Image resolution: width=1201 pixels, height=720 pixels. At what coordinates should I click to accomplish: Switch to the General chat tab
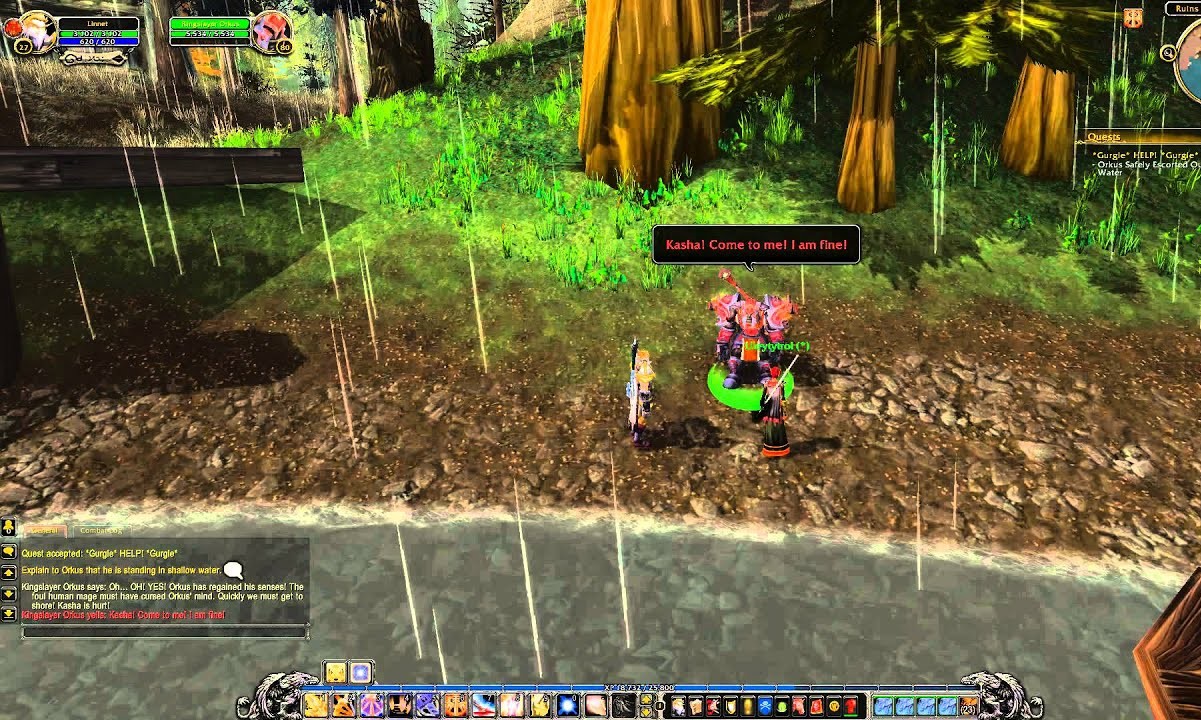pyautogui.click(x=44, y=530)
